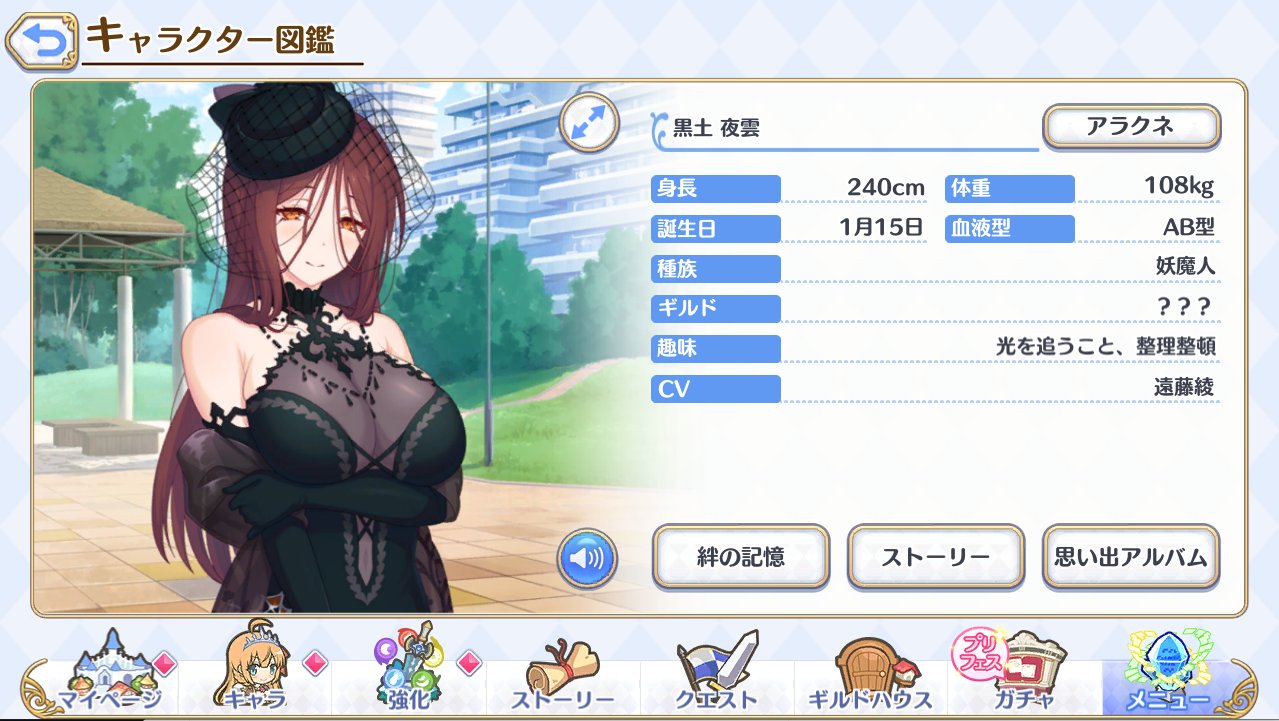
Task: Open 絆の記憶 bond memories
Action: (x=740, y=556)
